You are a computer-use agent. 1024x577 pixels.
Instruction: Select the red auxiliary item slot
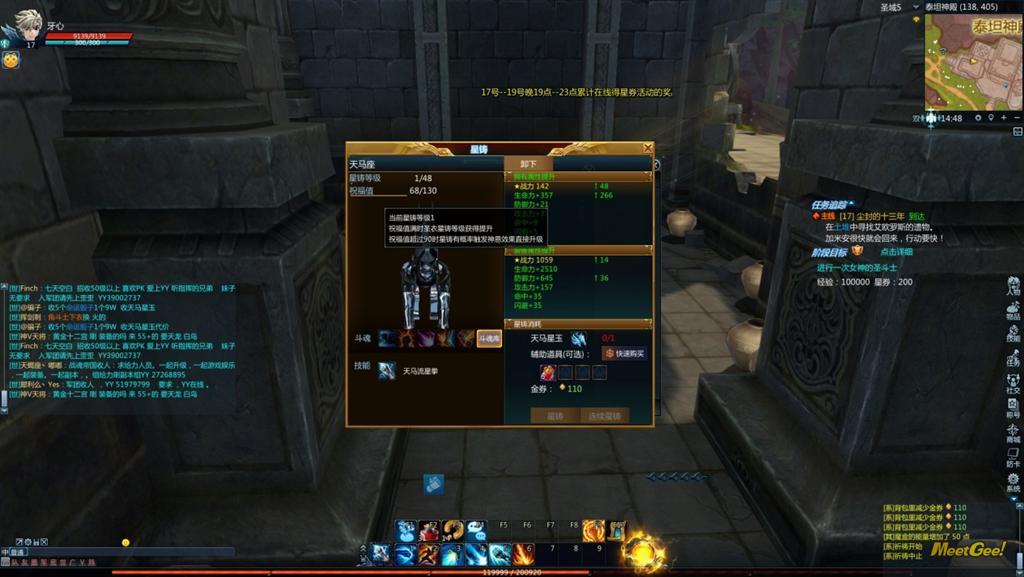pyautogui.click(x=548, y=372)
